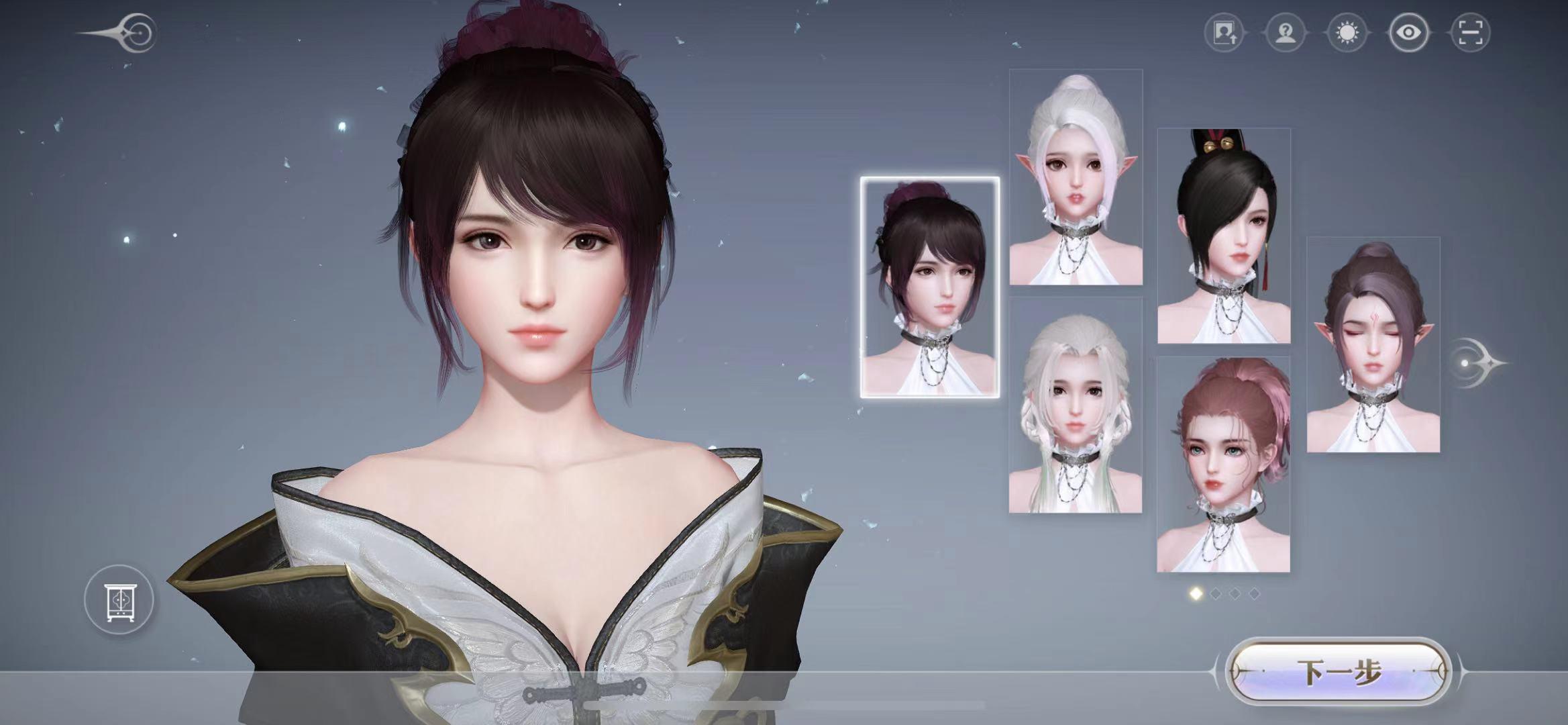Jump to the second preset page dot

click(x=1215, y=594)
